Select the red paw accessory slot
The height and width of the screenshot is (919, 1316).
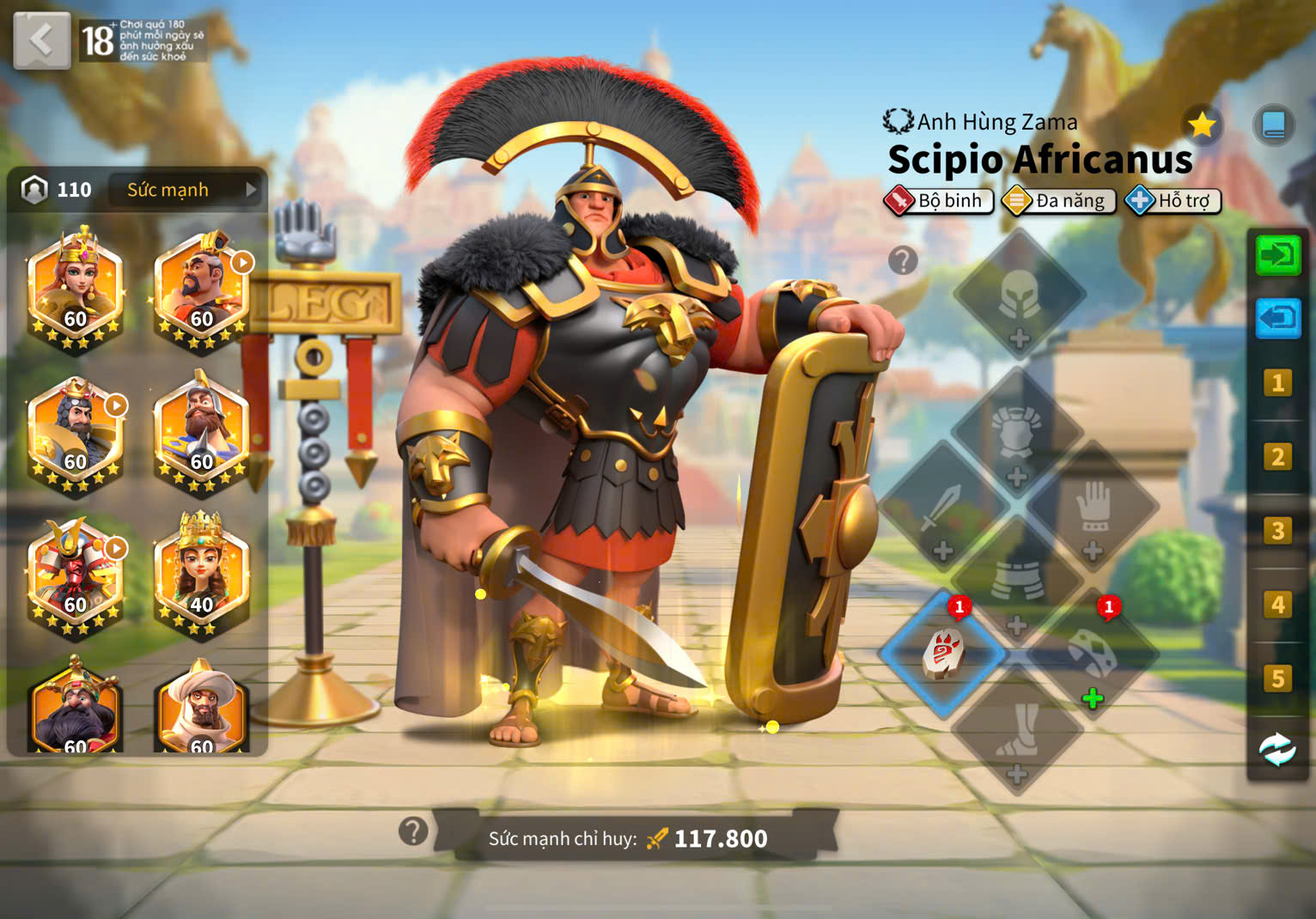[942, 654]
